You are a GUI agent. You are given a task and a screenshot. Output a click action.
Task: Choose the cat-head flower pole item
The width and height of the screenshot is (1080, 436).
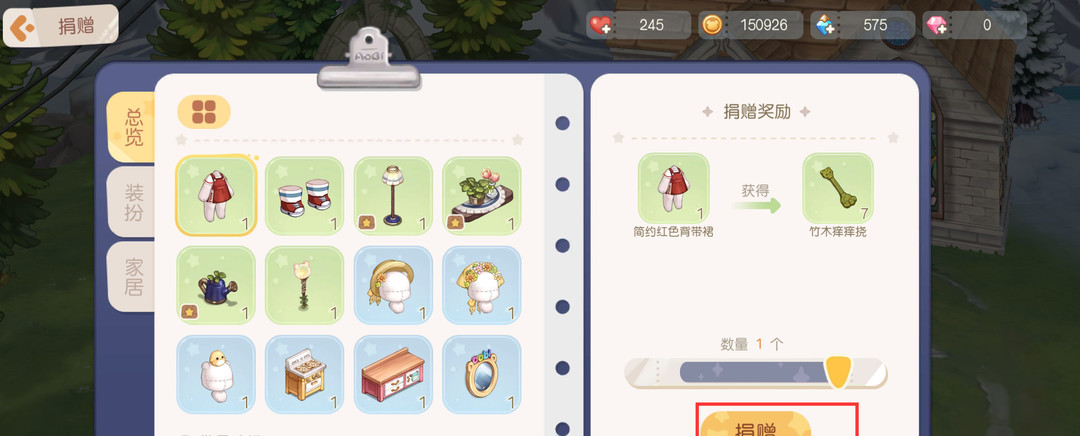[304, 285]
